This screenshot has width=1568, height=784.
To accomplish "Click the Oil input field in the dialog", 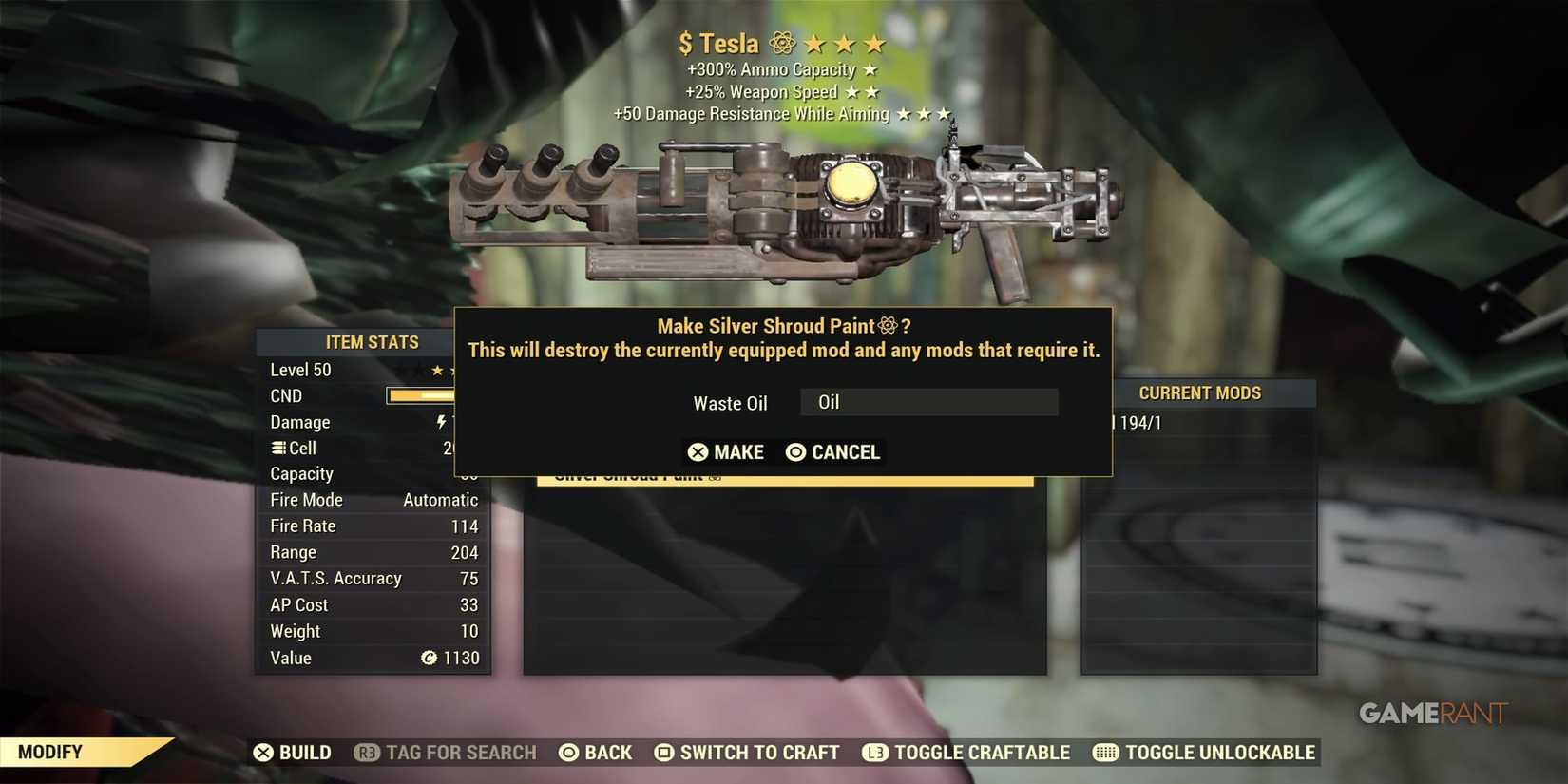I will [928, 402].
